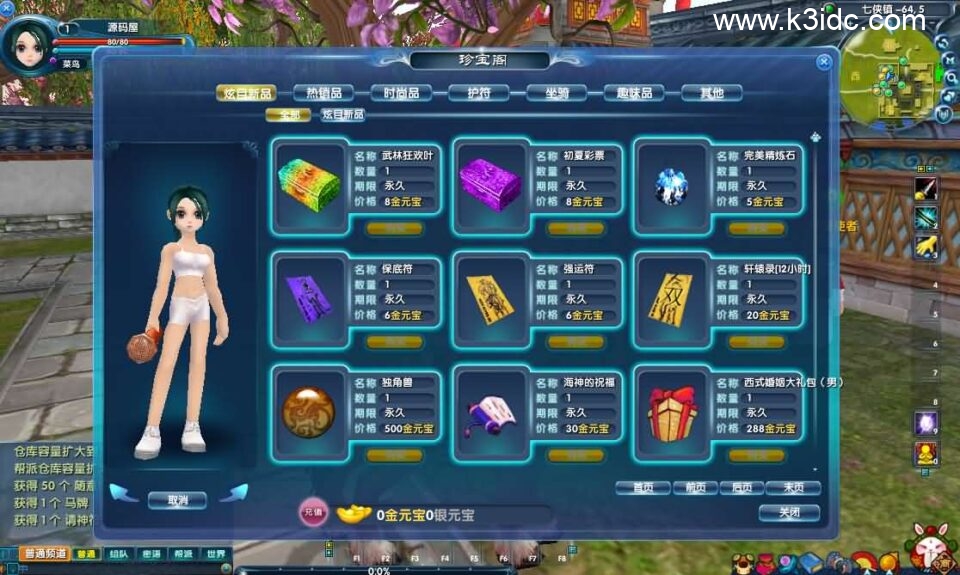Open the 时尚品 category tab
This screenshot has height=575, width=960.
pyautogui.click(x=401, y=93)
